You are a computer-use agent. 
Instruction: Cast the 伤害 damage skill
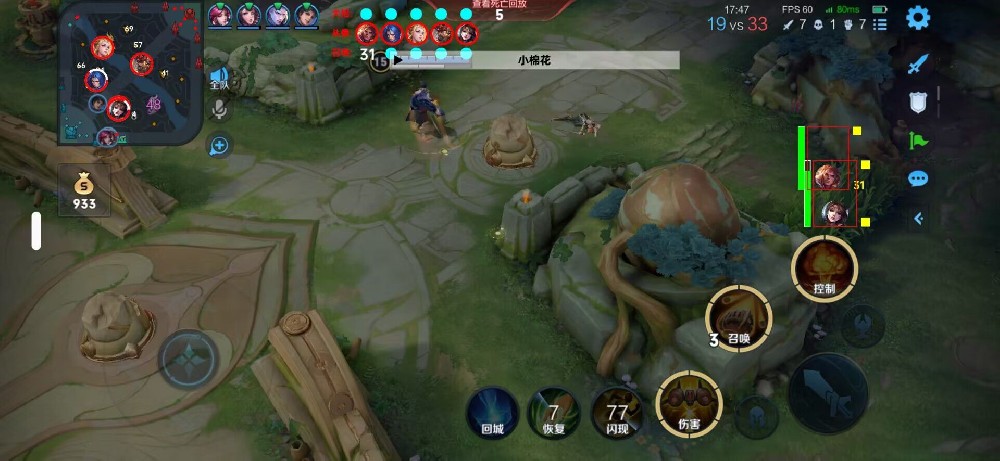[x=687, y=404]
